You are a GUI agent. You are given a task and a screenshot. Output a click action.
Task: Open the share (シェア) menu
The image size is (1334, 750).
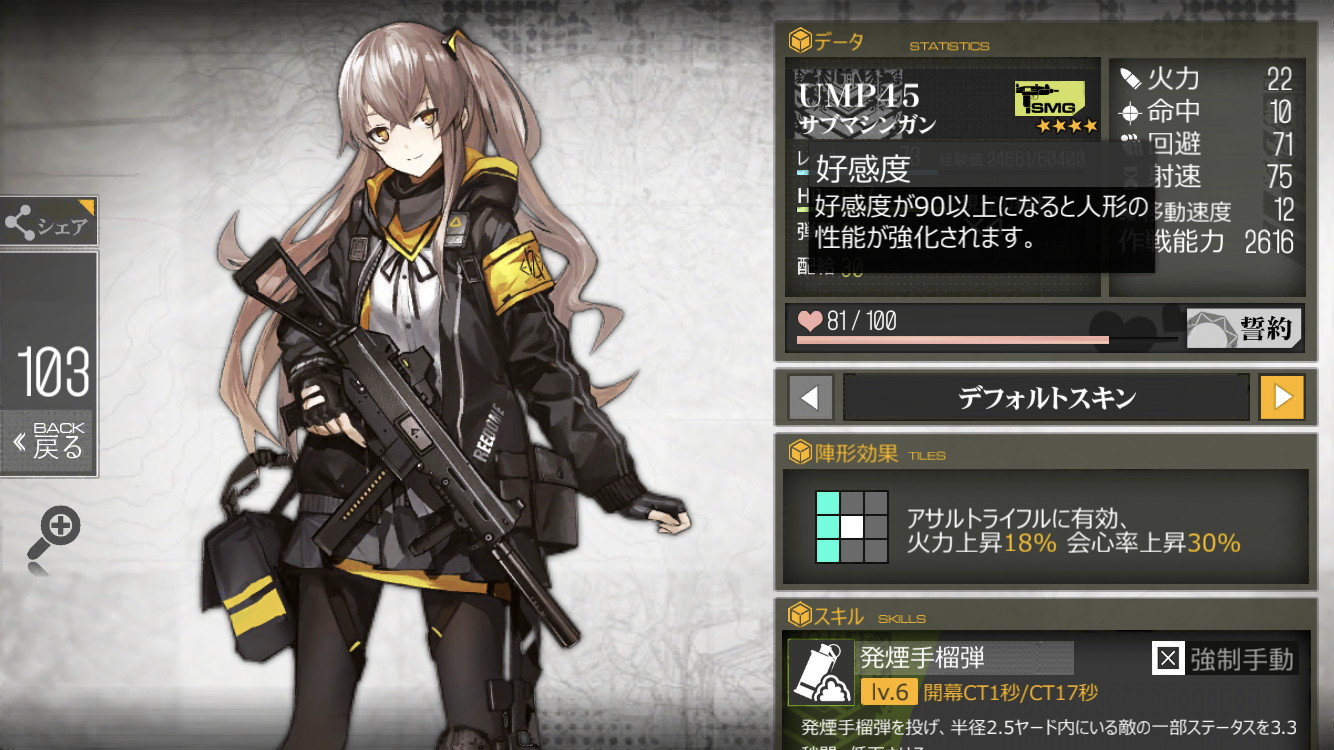point(48,222)
